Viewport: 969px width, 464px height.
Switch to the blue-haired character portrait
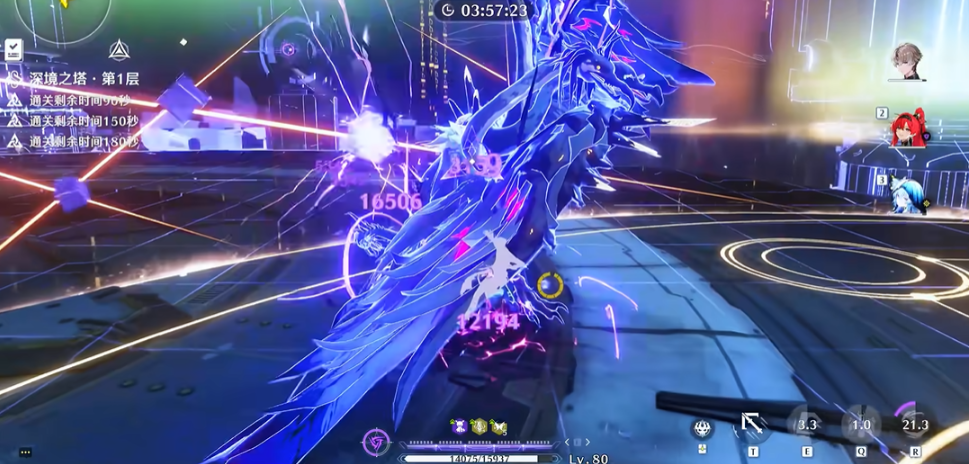coord(909,192)
